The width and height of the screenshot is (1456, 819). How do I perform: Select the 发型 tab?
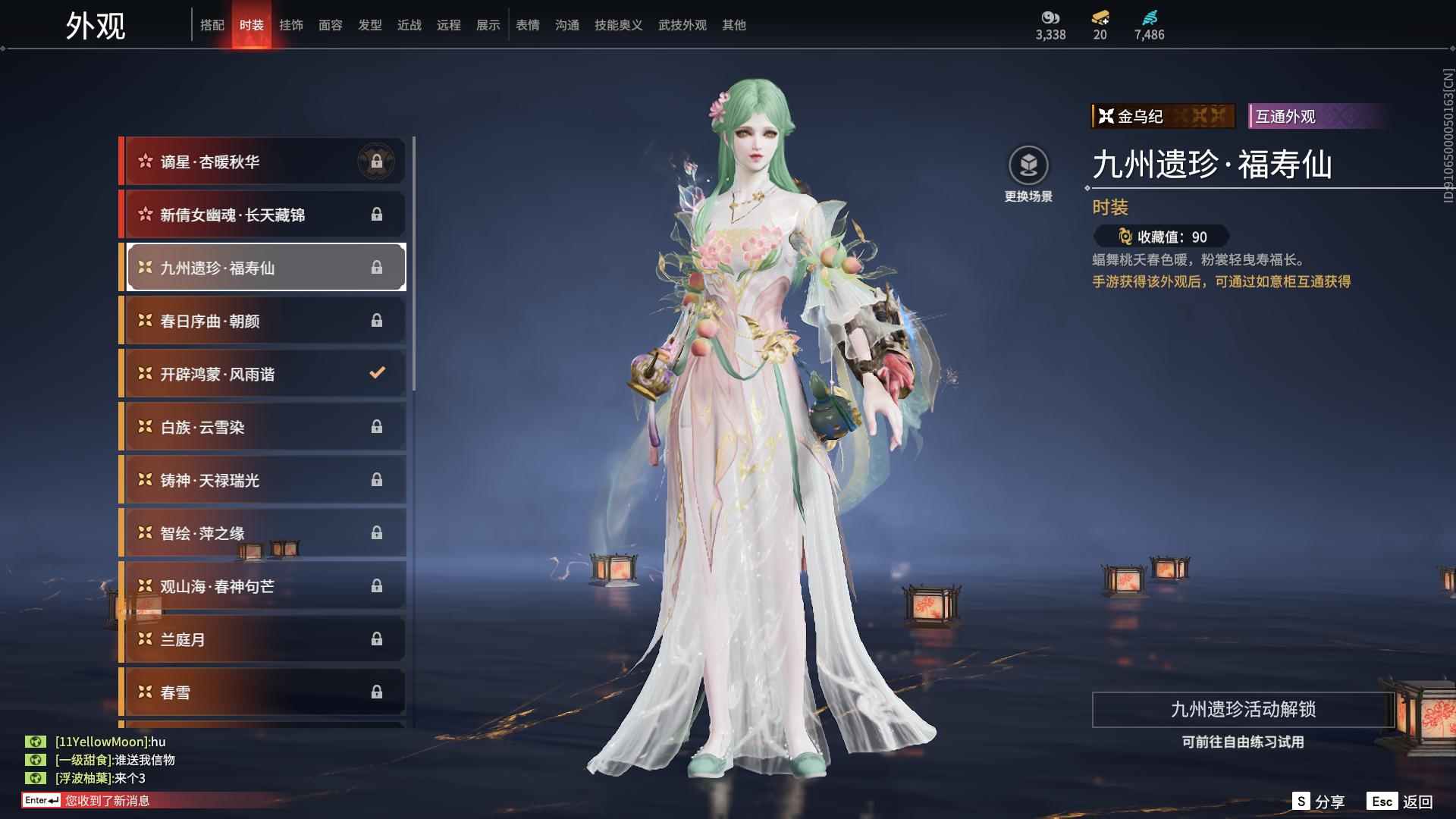[370, 25]
